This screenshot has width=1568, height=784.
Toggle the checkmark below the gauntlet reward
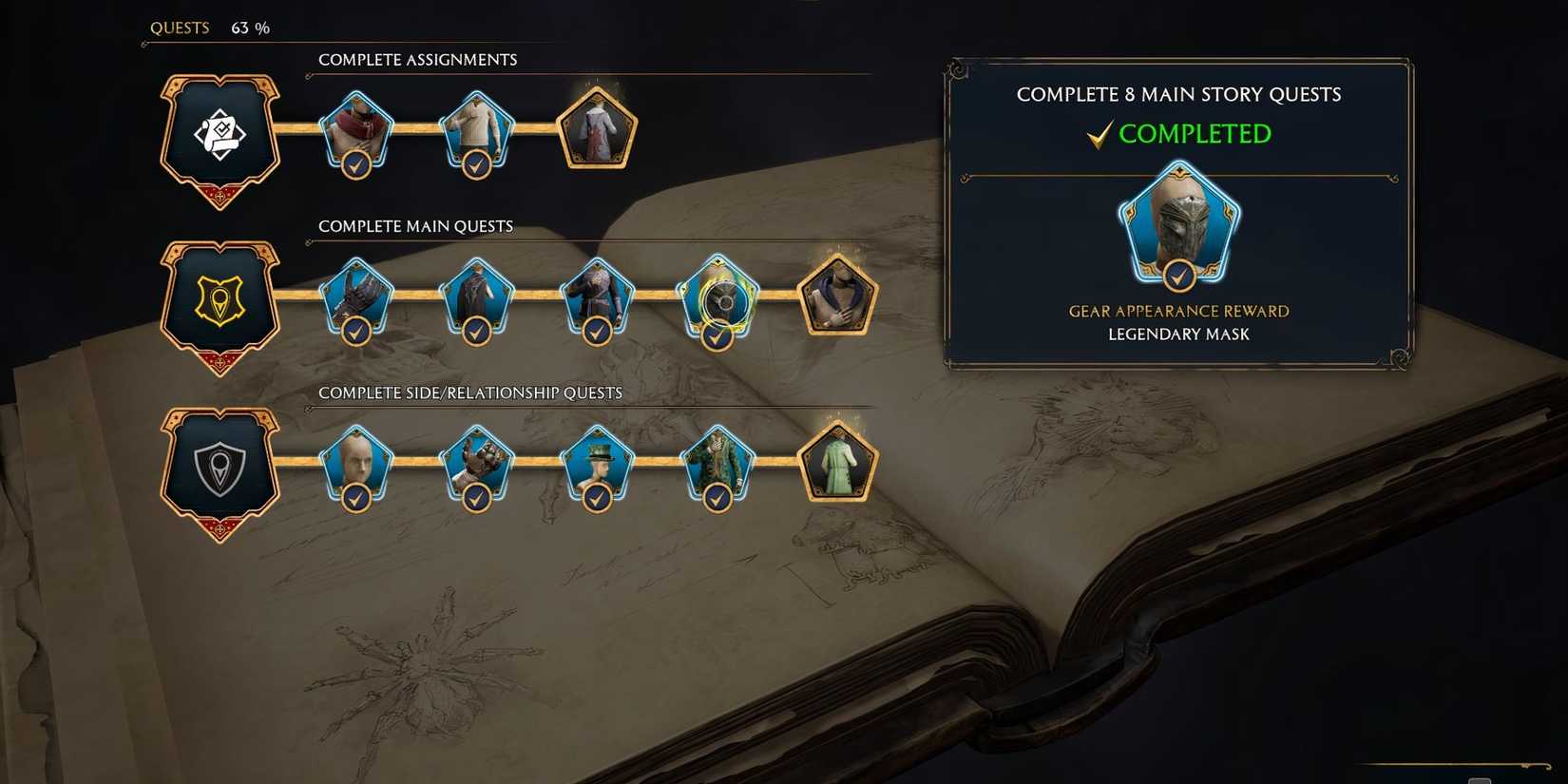[x=476, y=497]
